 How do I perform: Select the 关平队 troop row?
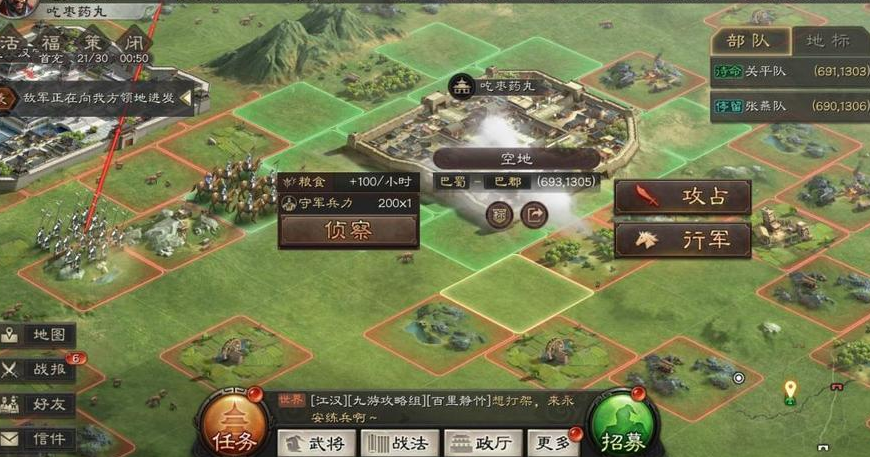pyautogui.click(x=790, y=72)
